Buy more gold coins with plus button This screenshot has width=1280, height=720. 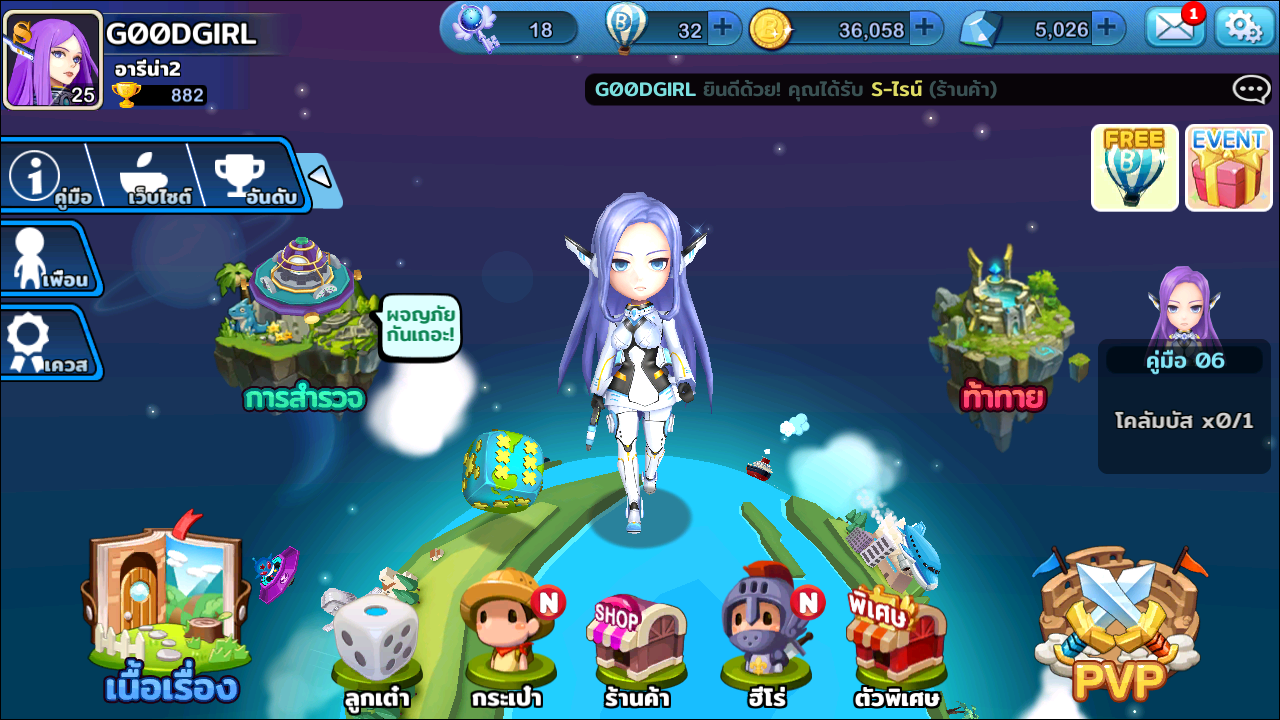coord(926,28)
